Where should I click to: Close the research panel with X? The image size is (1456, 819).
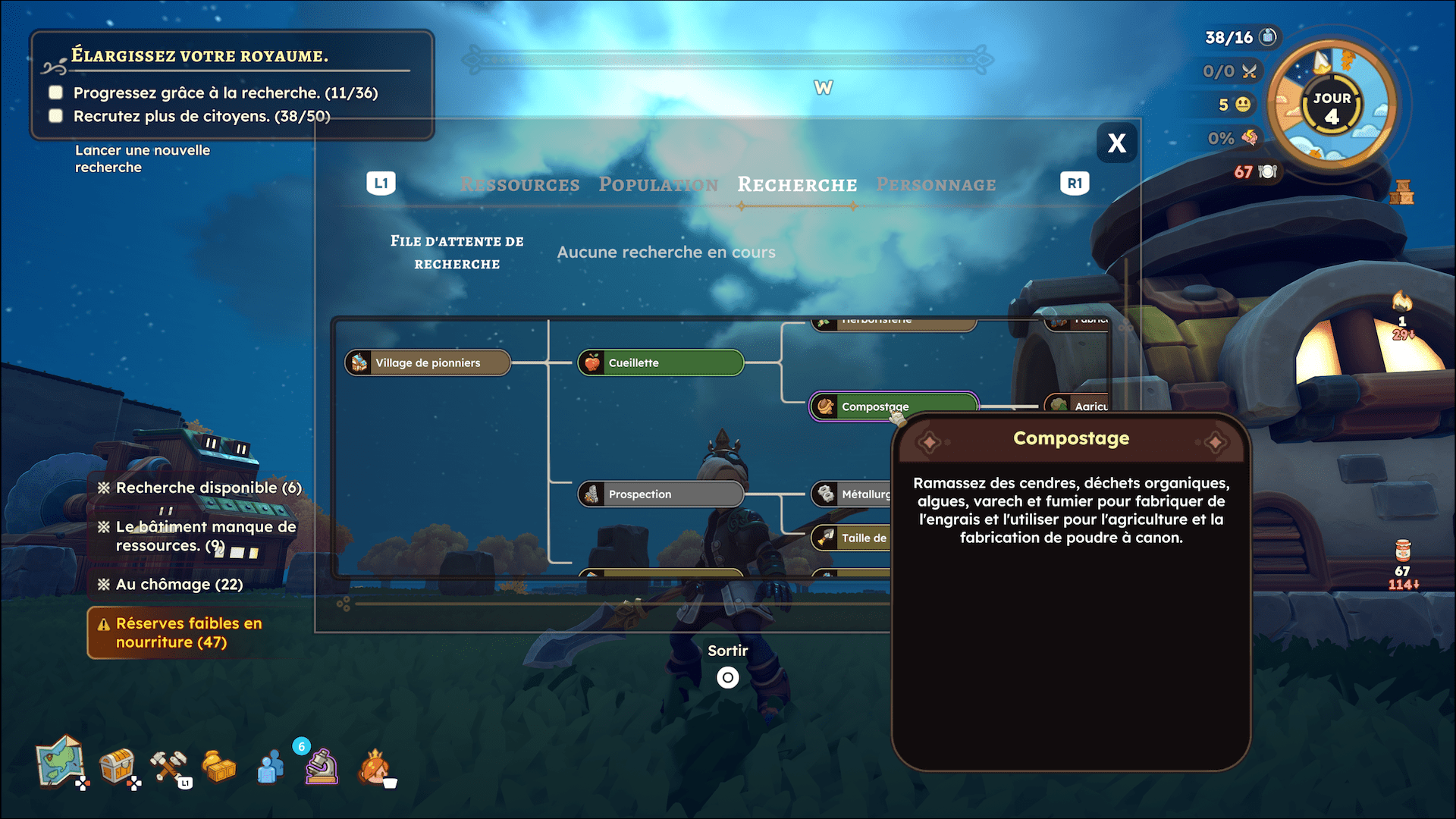click(x=1116, y=143)
